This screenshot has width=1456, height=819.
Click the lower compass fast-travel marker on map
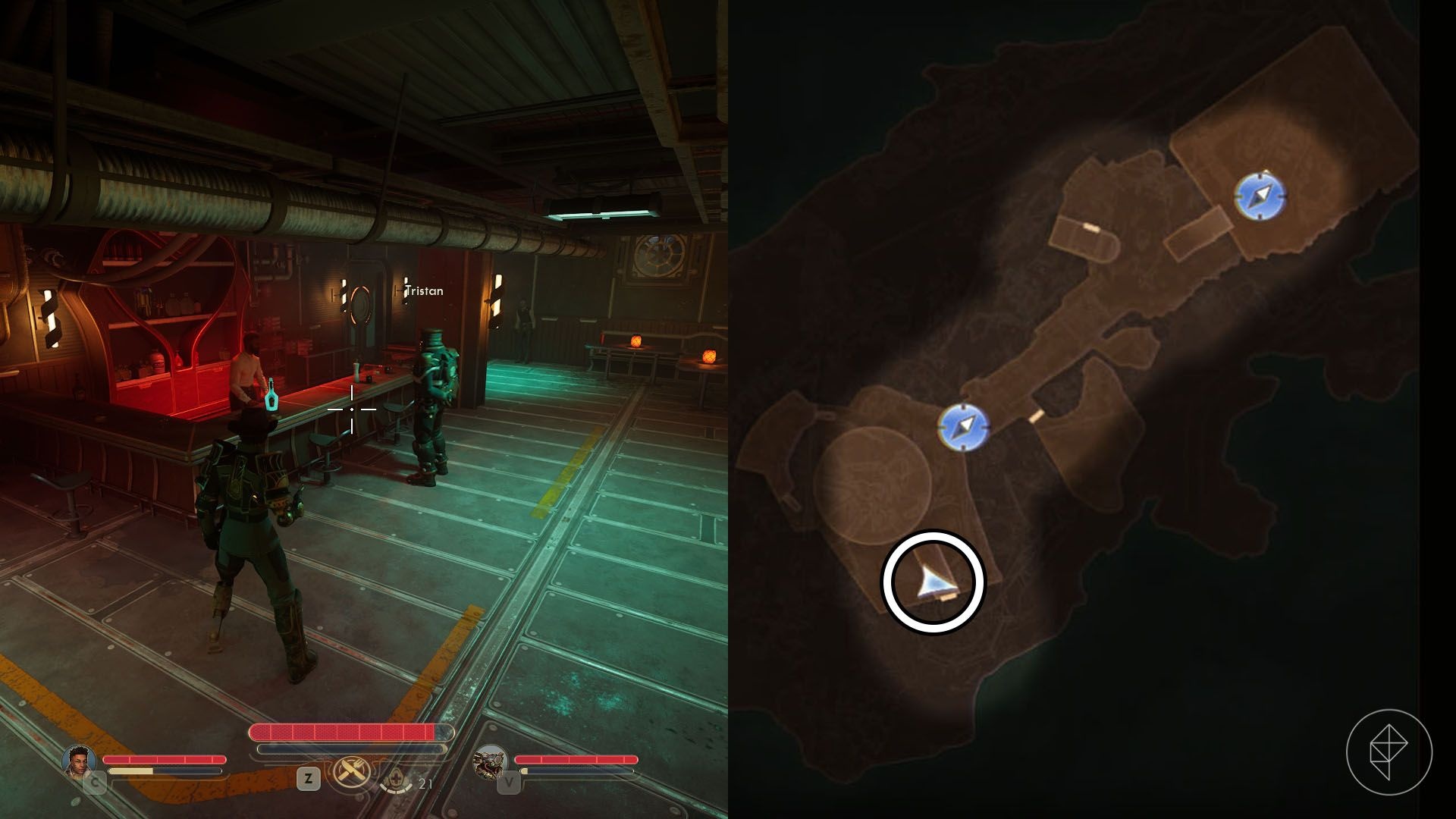click(x=963, y=426)
